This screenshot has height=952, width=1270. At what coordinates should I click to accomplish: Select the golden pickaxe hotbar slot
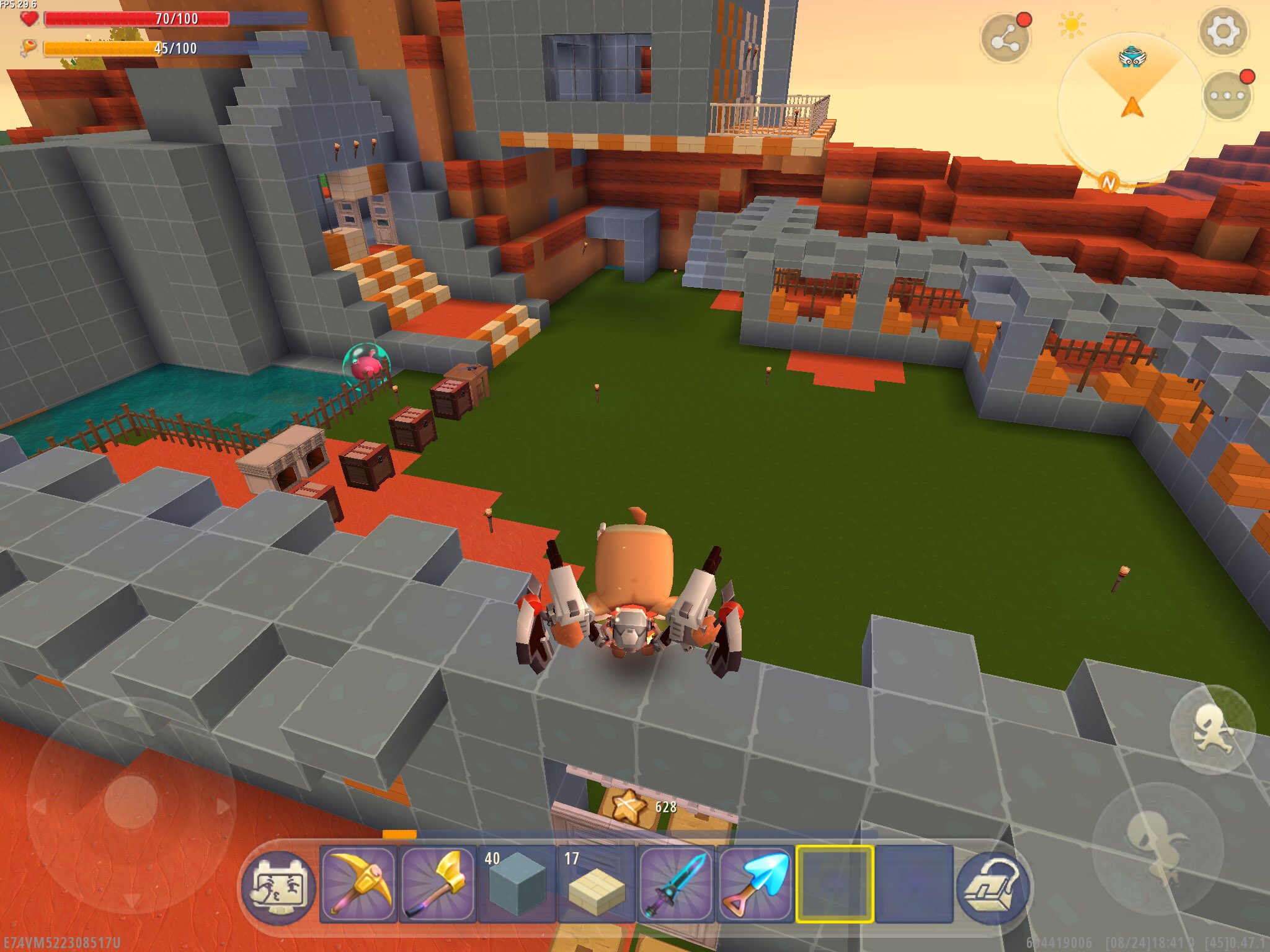coord(359,884)
